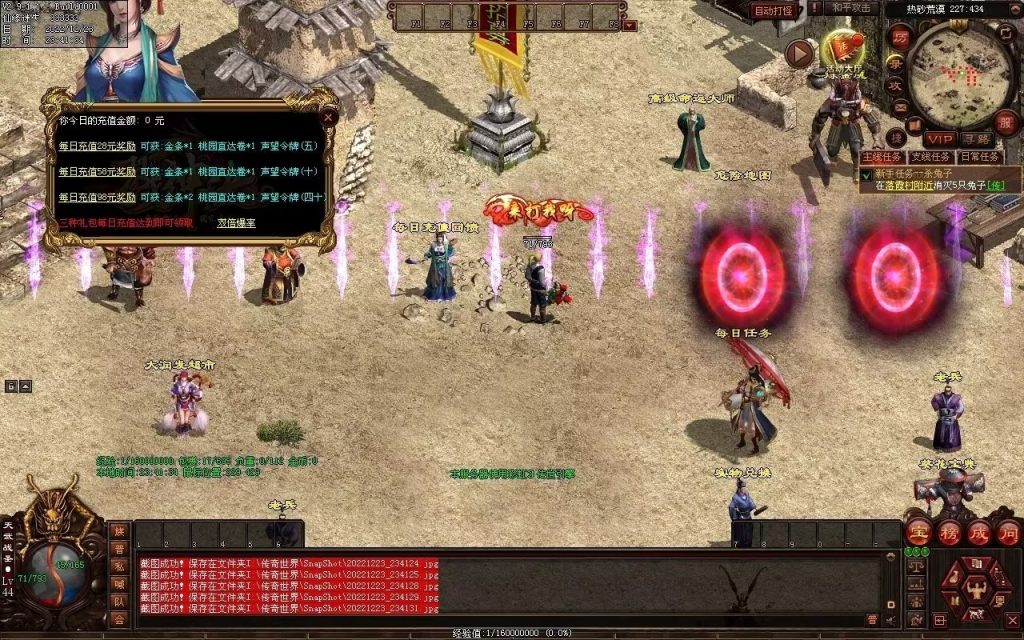Click the mail envelope icon beside minimap
The height and width of the screenshot is (640, 1024).
[899, 107]
